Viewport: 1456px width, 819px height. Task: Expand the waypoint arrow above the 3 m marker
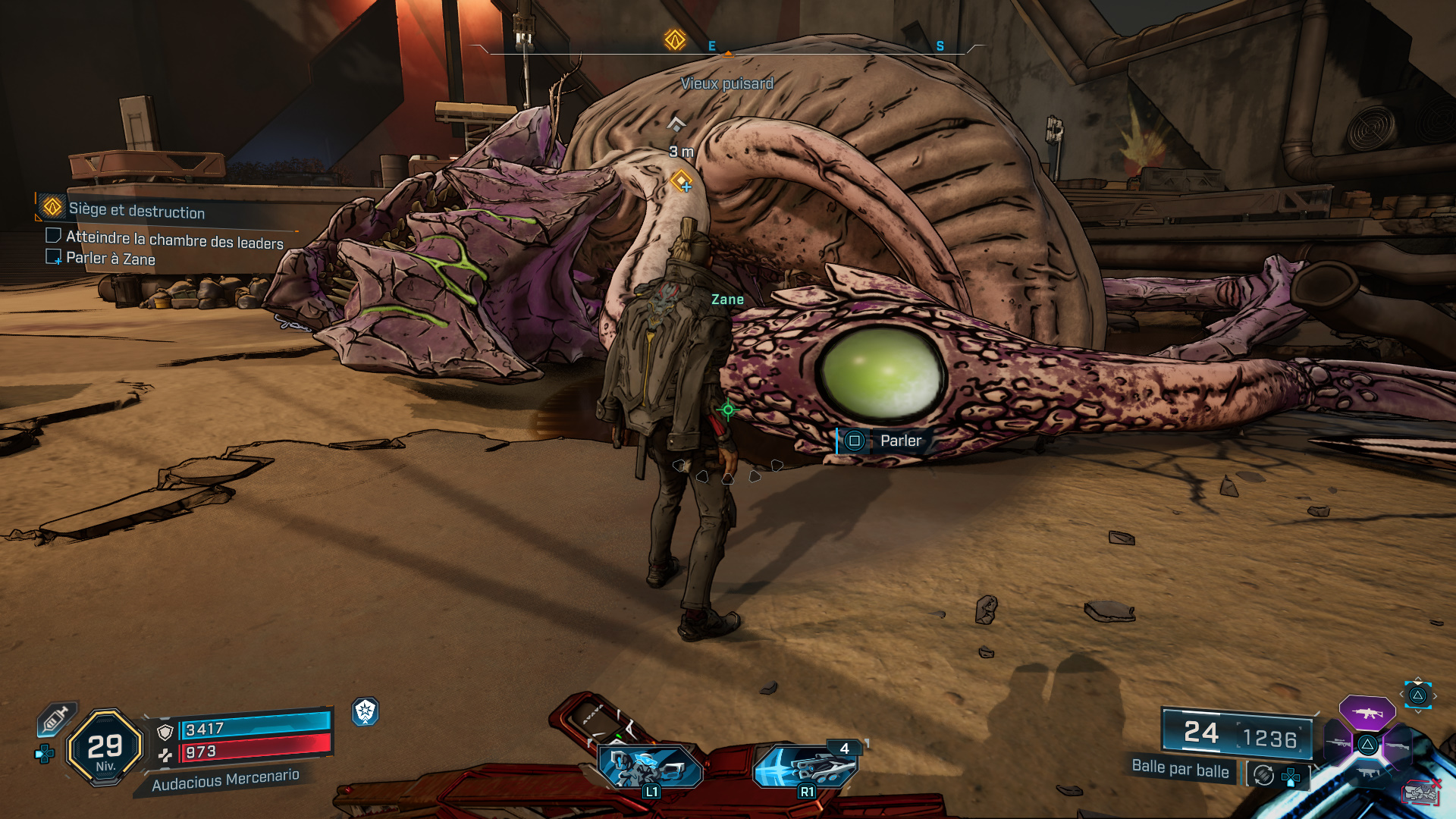point(675,123)
